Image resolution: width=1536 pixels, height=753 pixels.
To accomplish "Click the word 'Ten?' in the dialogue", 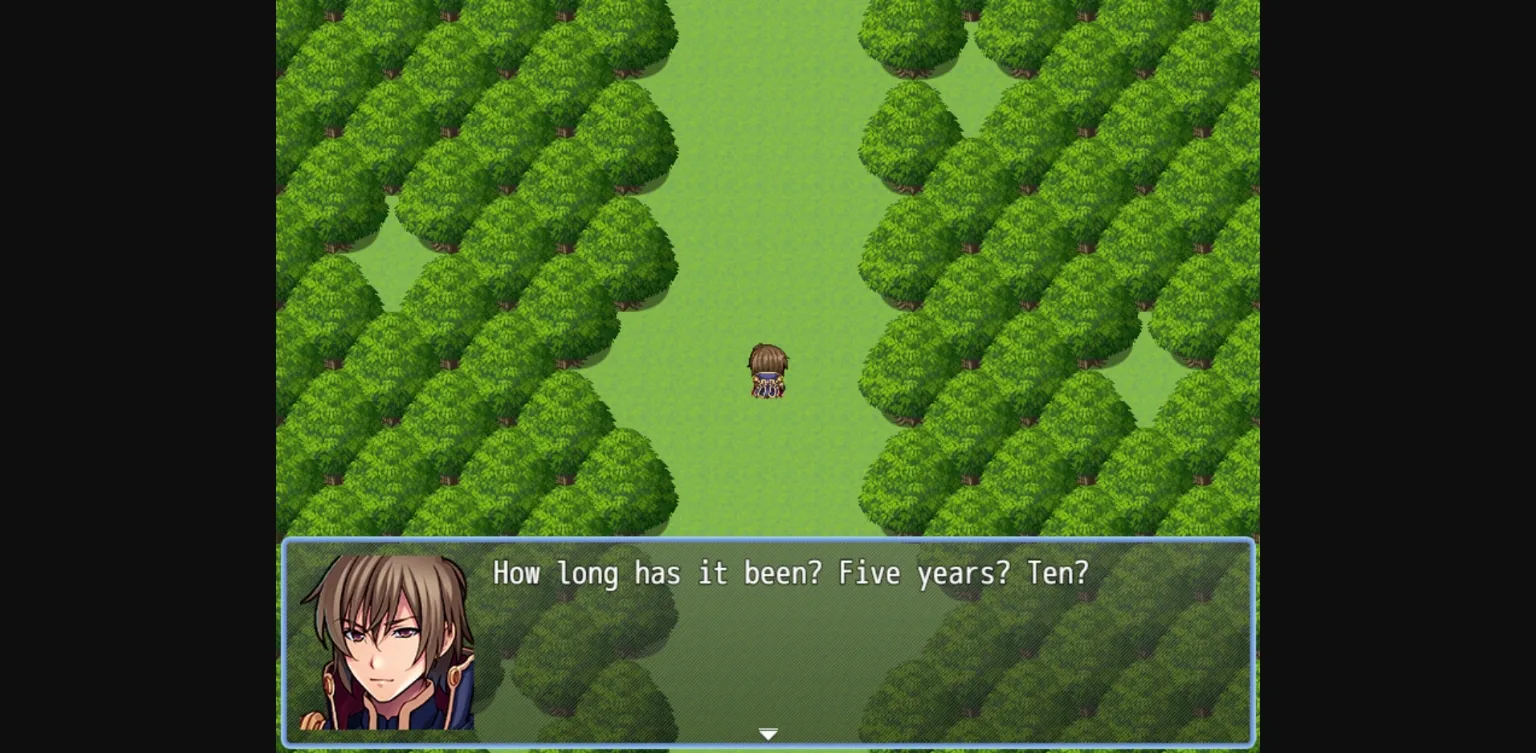I will click(x=1062, y=573).
